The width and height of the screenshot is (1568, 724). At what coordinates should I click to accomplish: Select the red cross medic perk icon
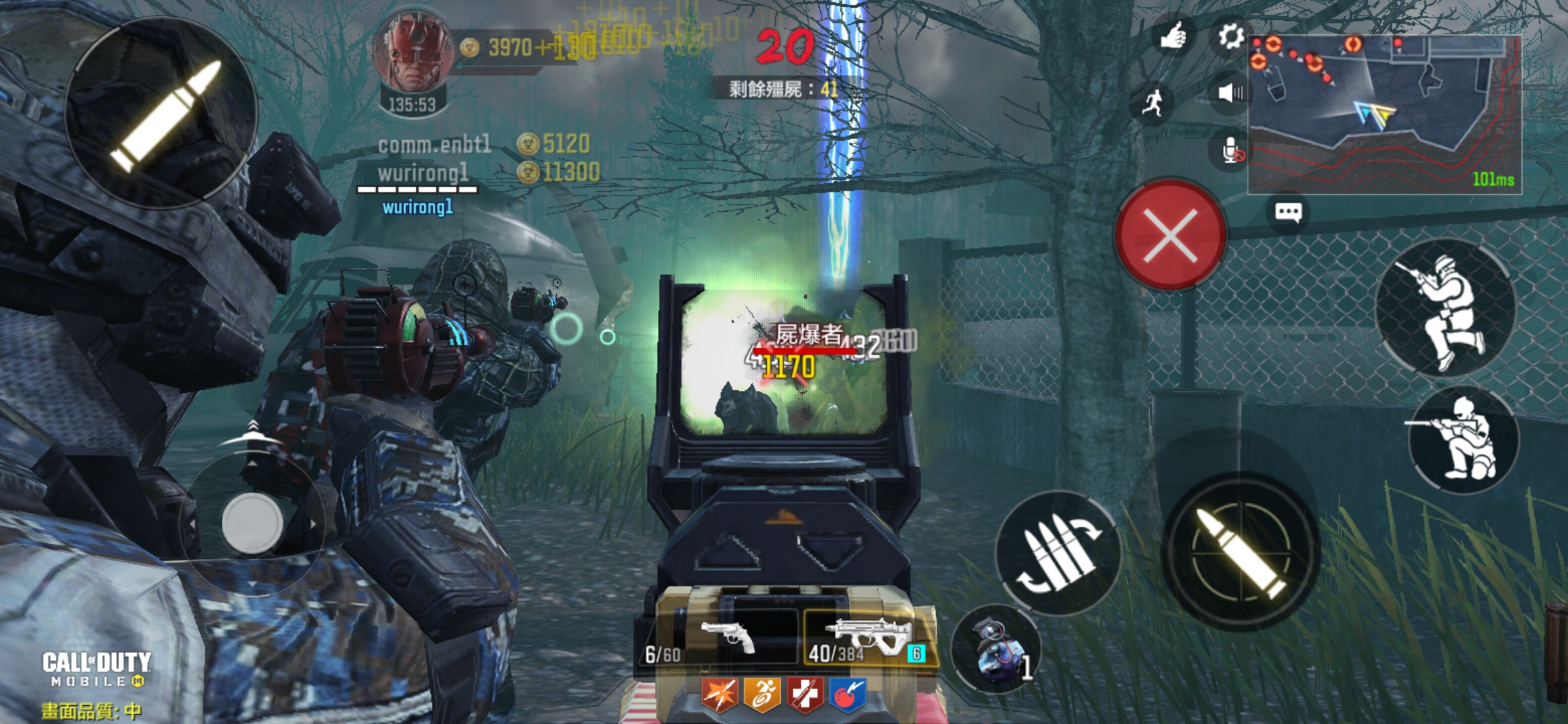[x=804, y=694]
